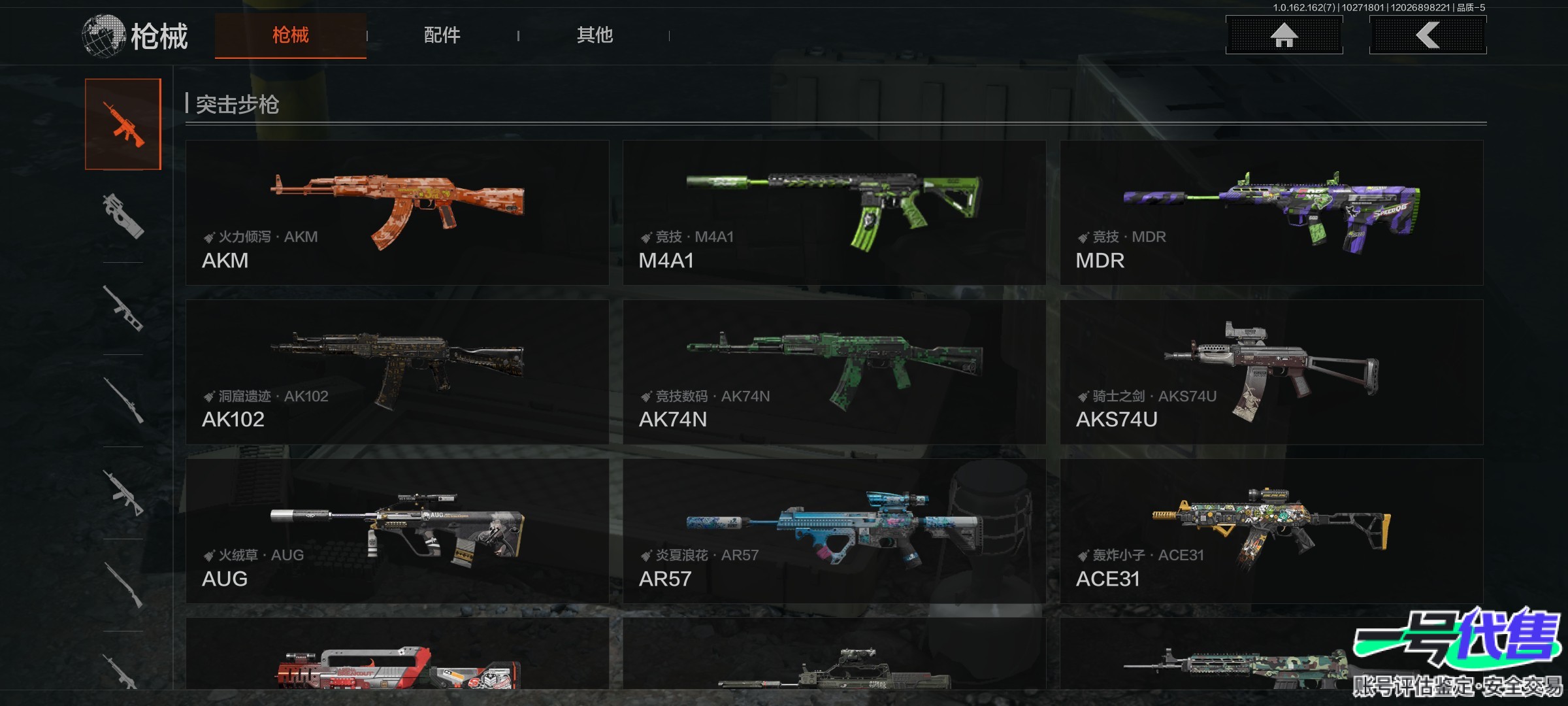Viewport: 1568px width, 706px height.
Task: Click the back arrow button
Action: pyautogui.click(x=1428, y=35)
